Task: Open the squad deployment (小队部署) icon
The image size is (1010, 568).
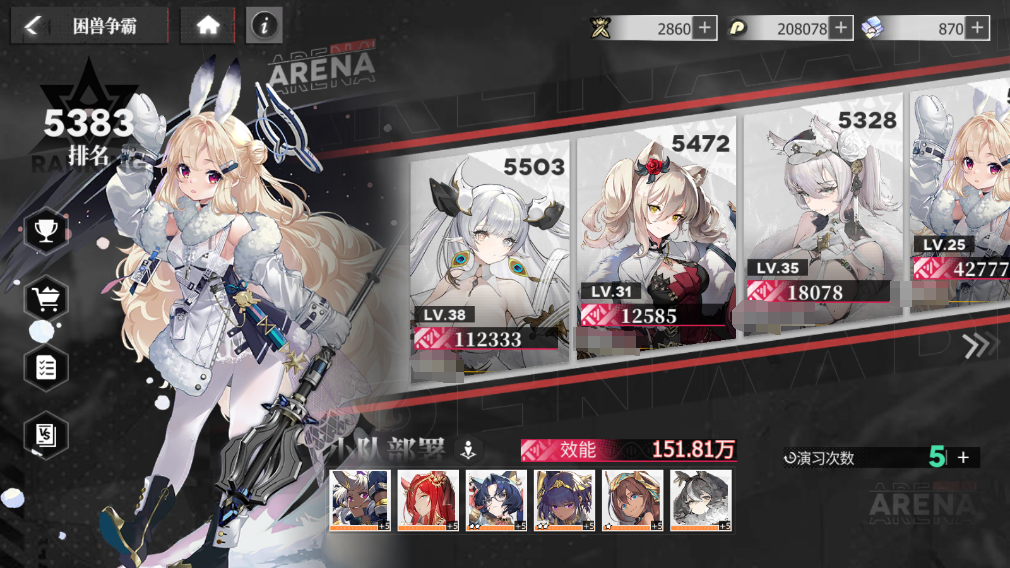Action: pos(466,450)
